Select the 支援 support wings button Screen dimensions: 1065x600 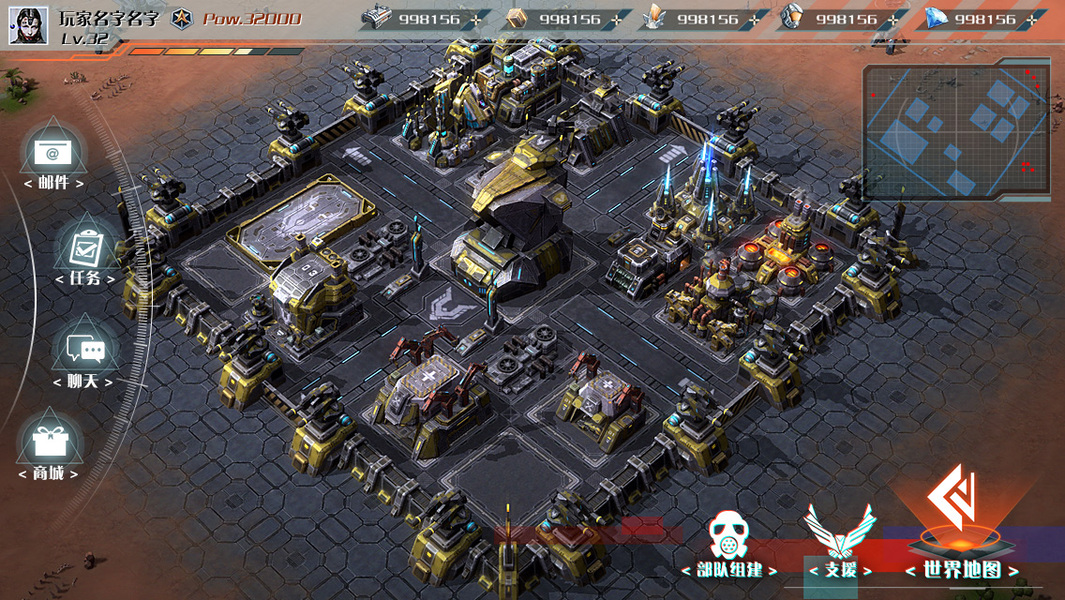click(840, 540)
